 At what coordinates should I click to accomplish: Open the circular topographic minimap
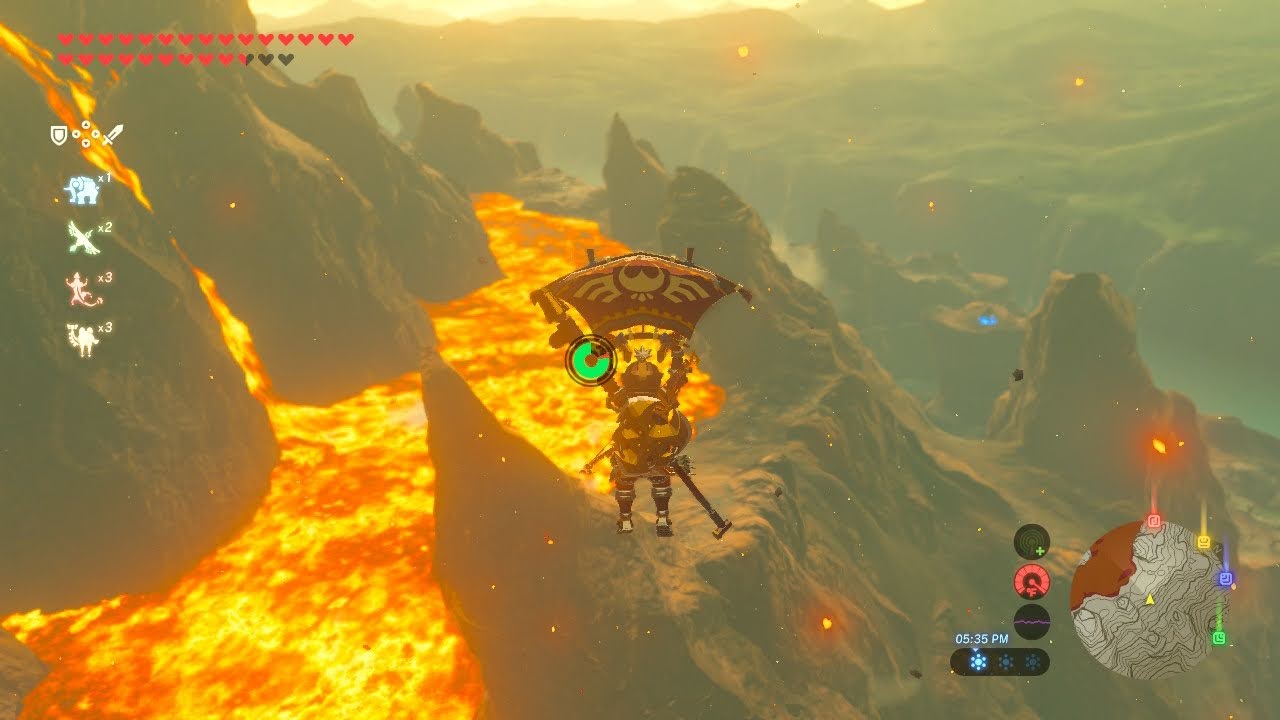click(1148, 600)
